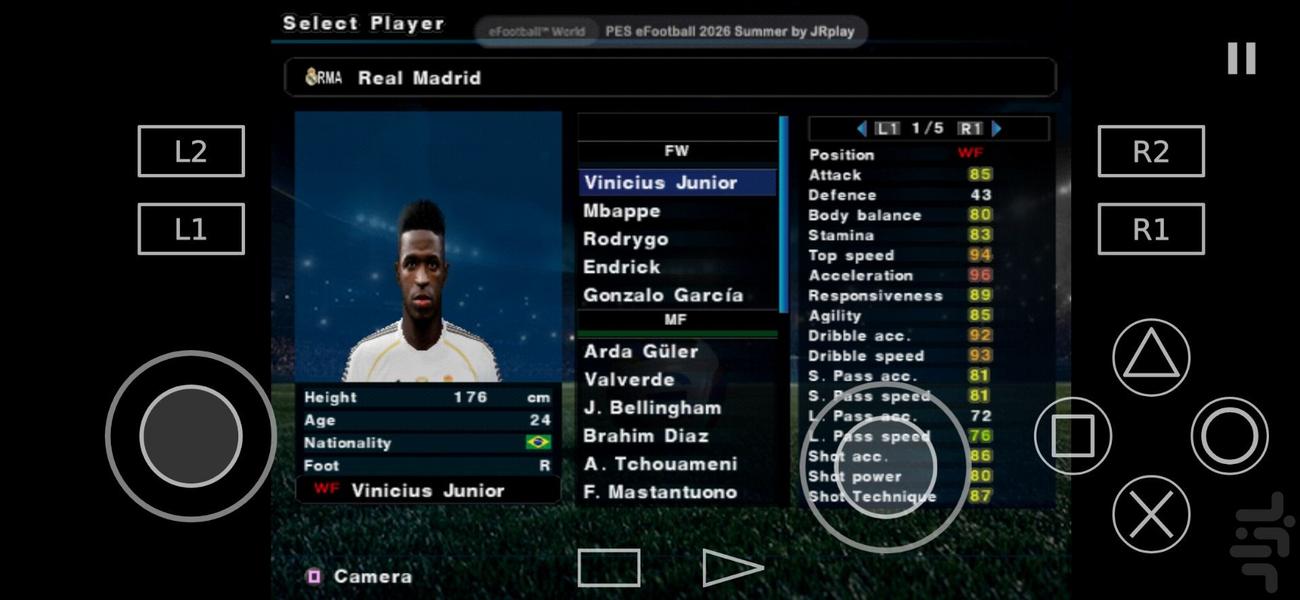Tap the emulator's cross button overlay
Screen dimensions: 1300x600
(x=1151, y=514)
